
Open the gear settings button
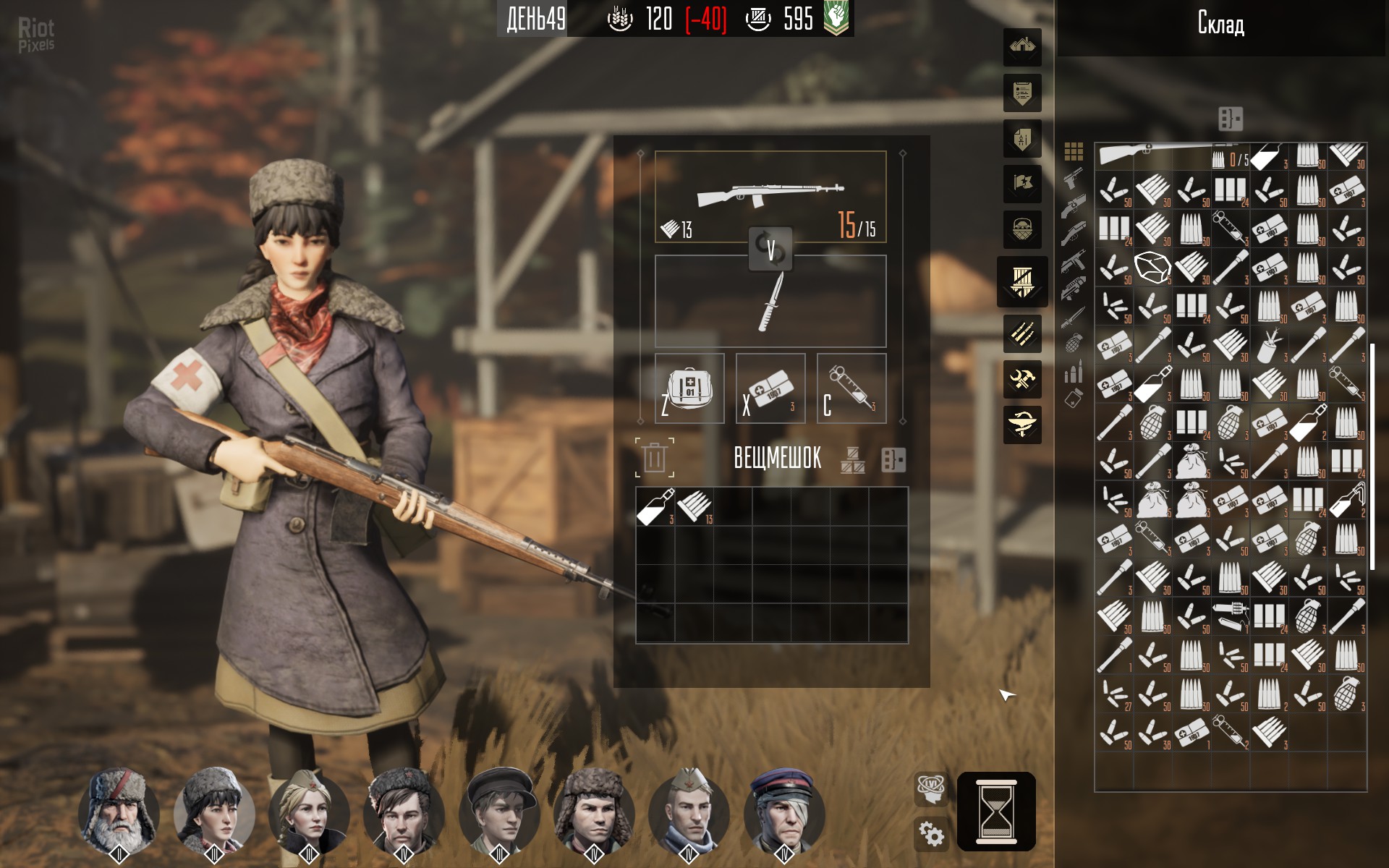coord(931,834)
